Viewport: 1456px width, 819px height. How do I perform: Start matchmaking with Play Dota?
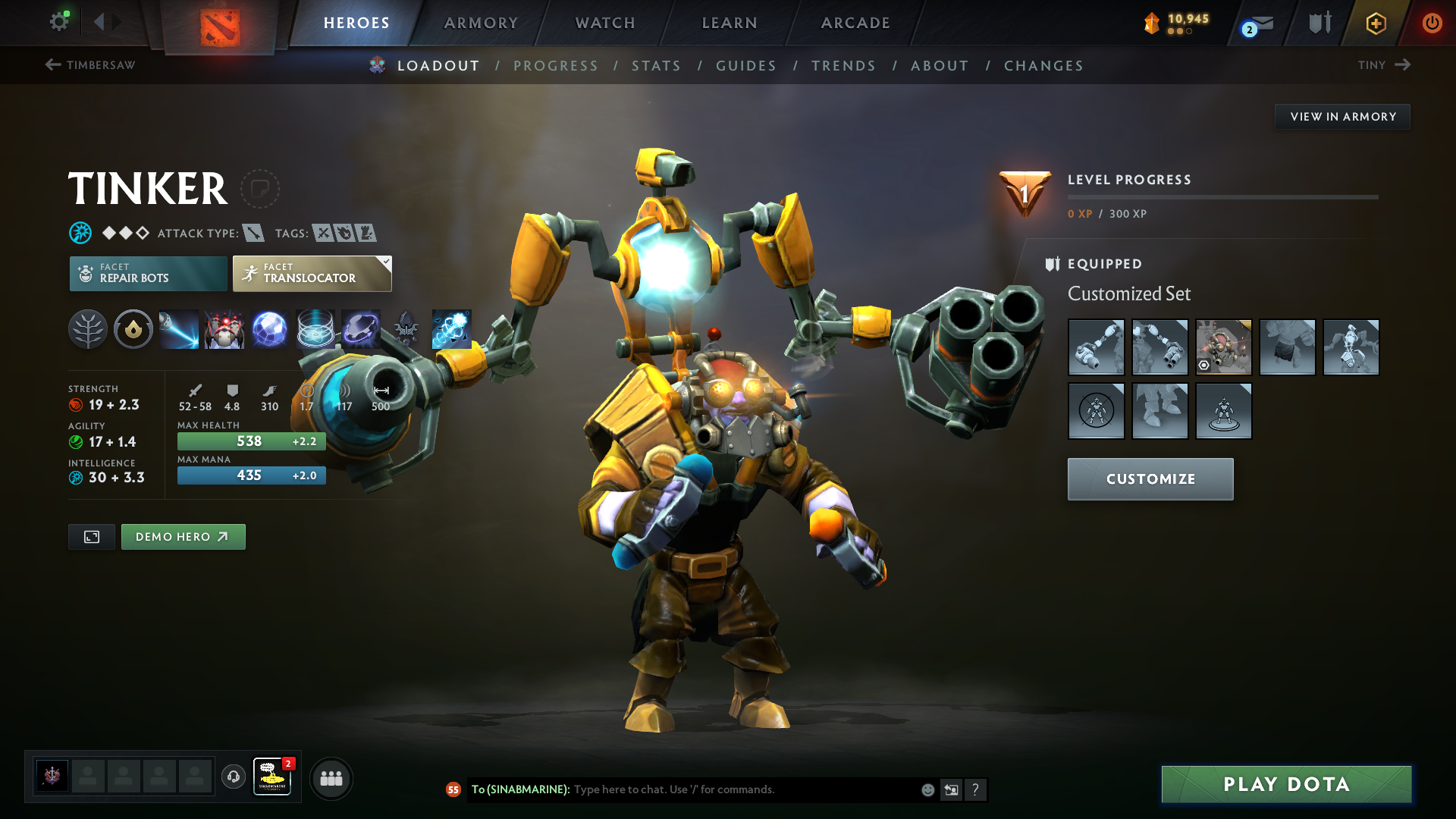click(x=1286, y=784)
